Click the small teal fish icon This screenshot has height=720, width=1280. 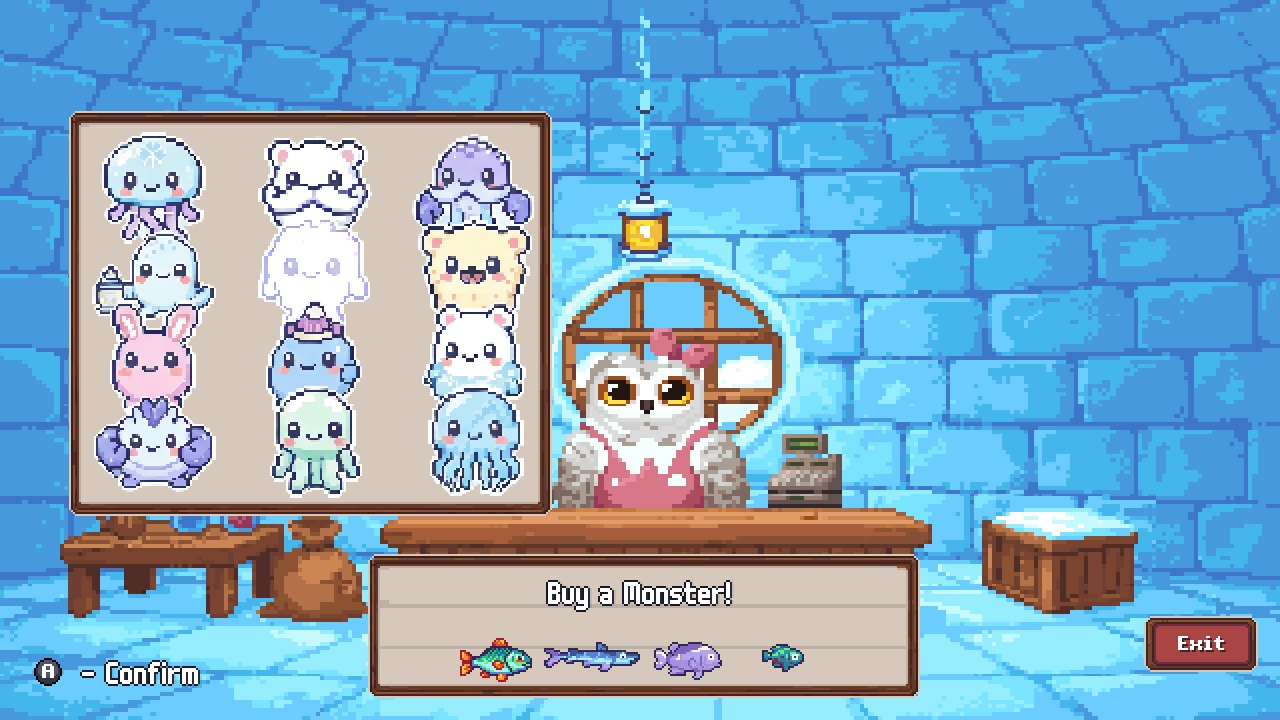[782, 658]
